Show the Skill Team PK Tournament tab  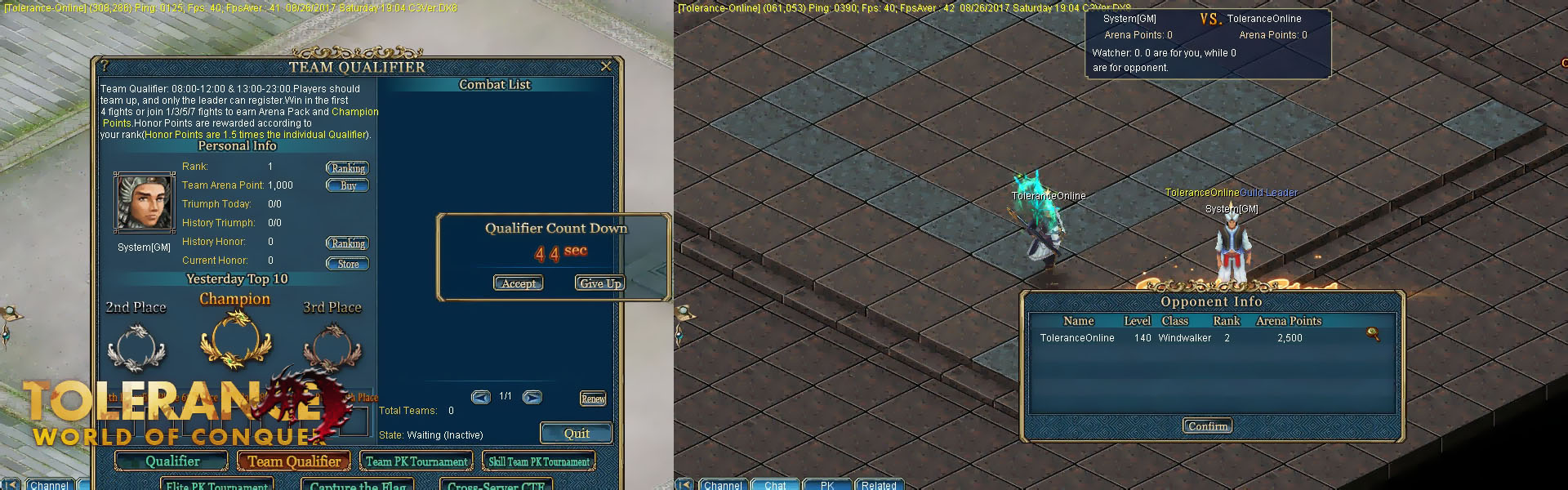tap(539, 461)
